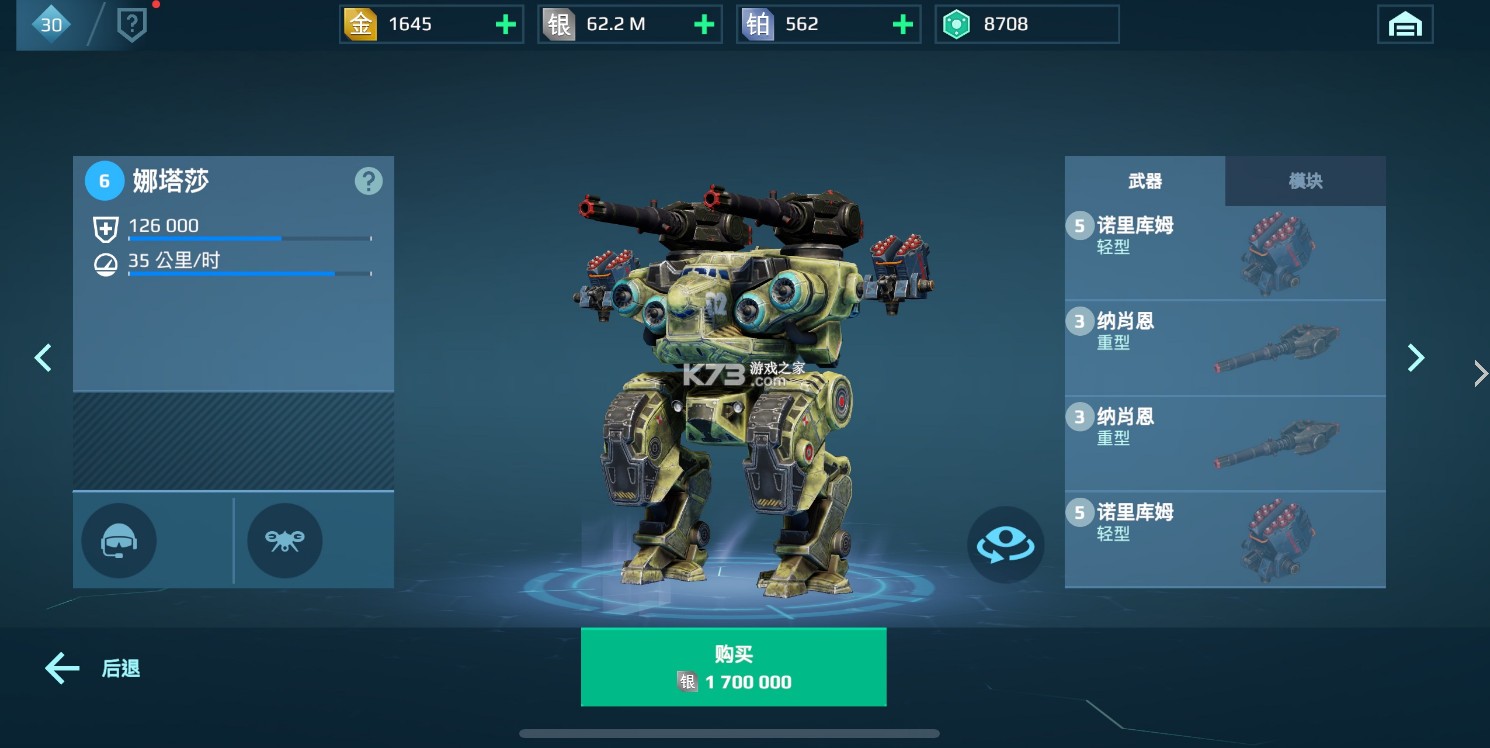Open the question-mark shield help icon

pyautogui.click(x=131, y=25)
